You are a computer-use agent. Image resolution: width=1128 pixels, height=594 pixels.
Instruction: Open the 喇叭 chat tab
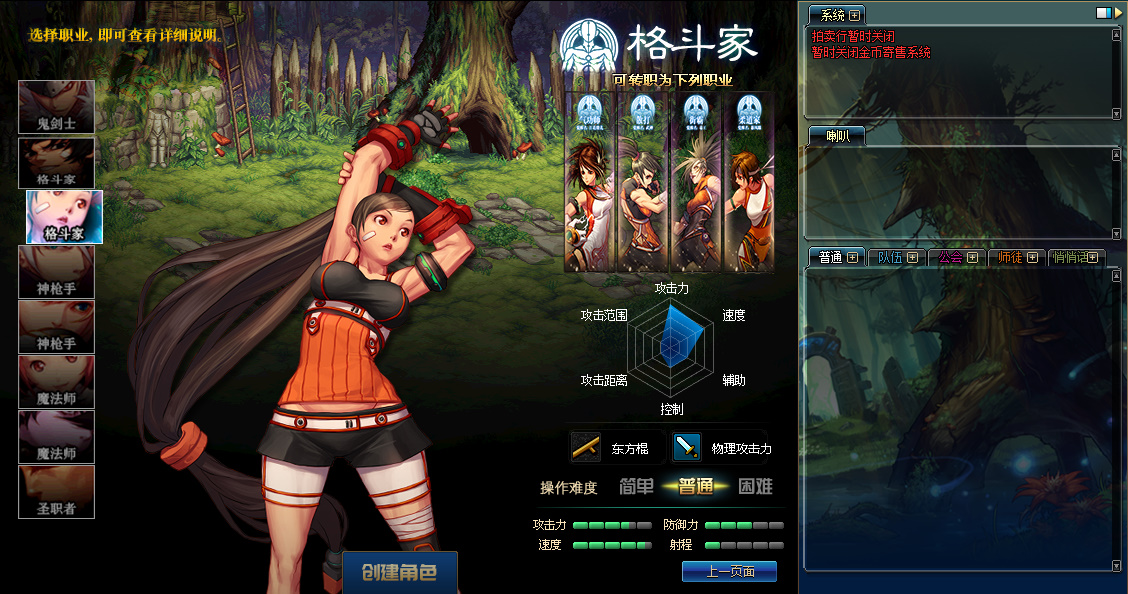pyautogui.click(x=837, y=136)
